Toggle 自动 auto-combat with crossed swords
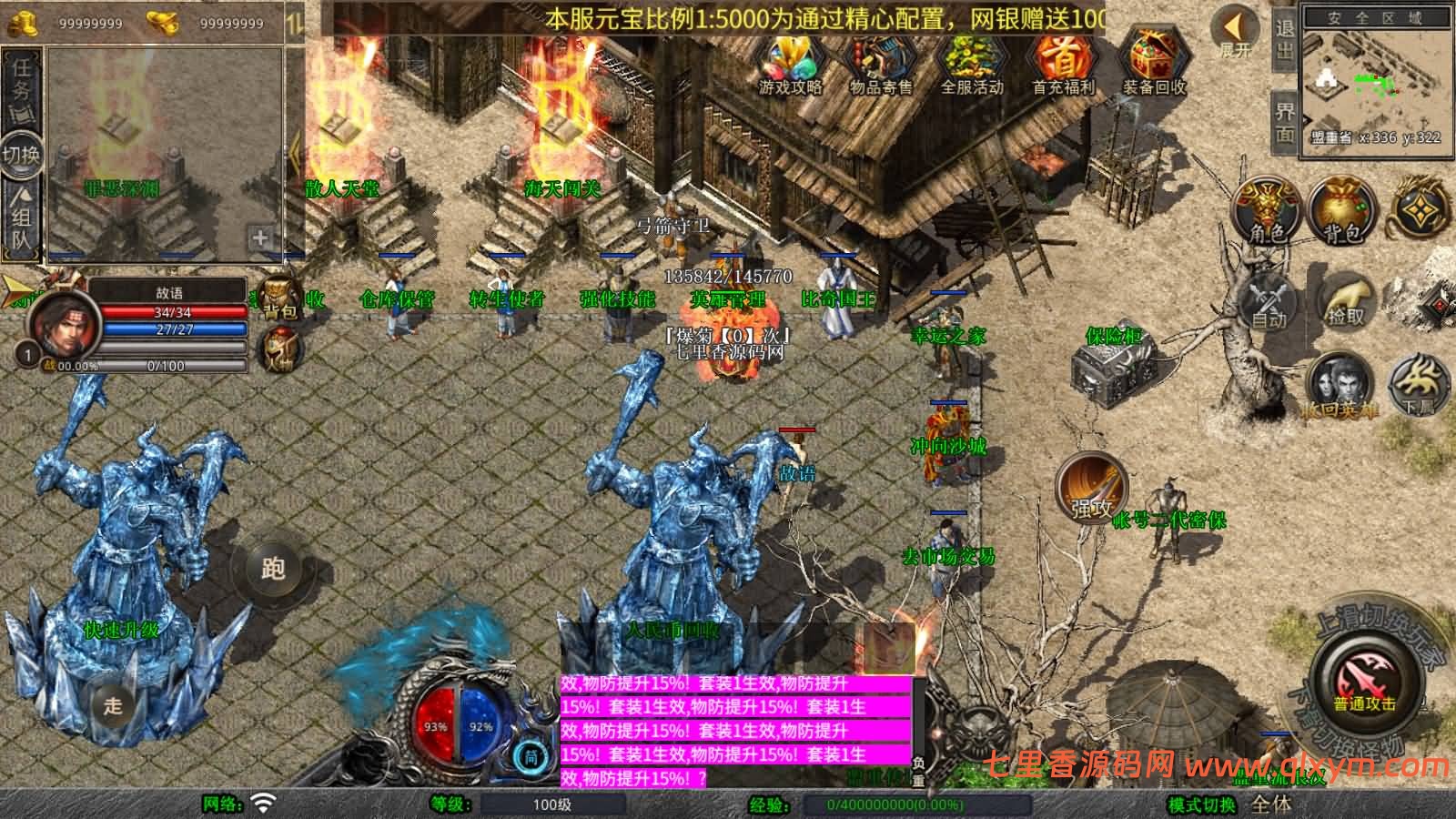Screen dimensions: 1456x819 1269,300
